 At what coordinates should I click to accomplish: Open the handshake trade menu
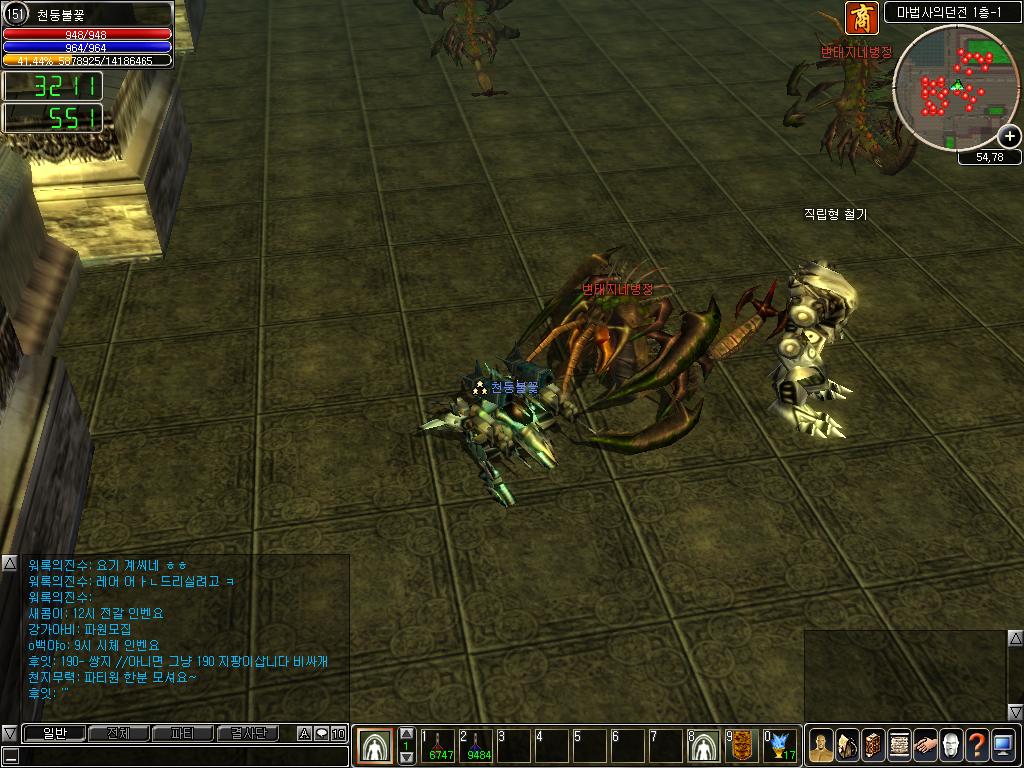click(x=925, y=746)
